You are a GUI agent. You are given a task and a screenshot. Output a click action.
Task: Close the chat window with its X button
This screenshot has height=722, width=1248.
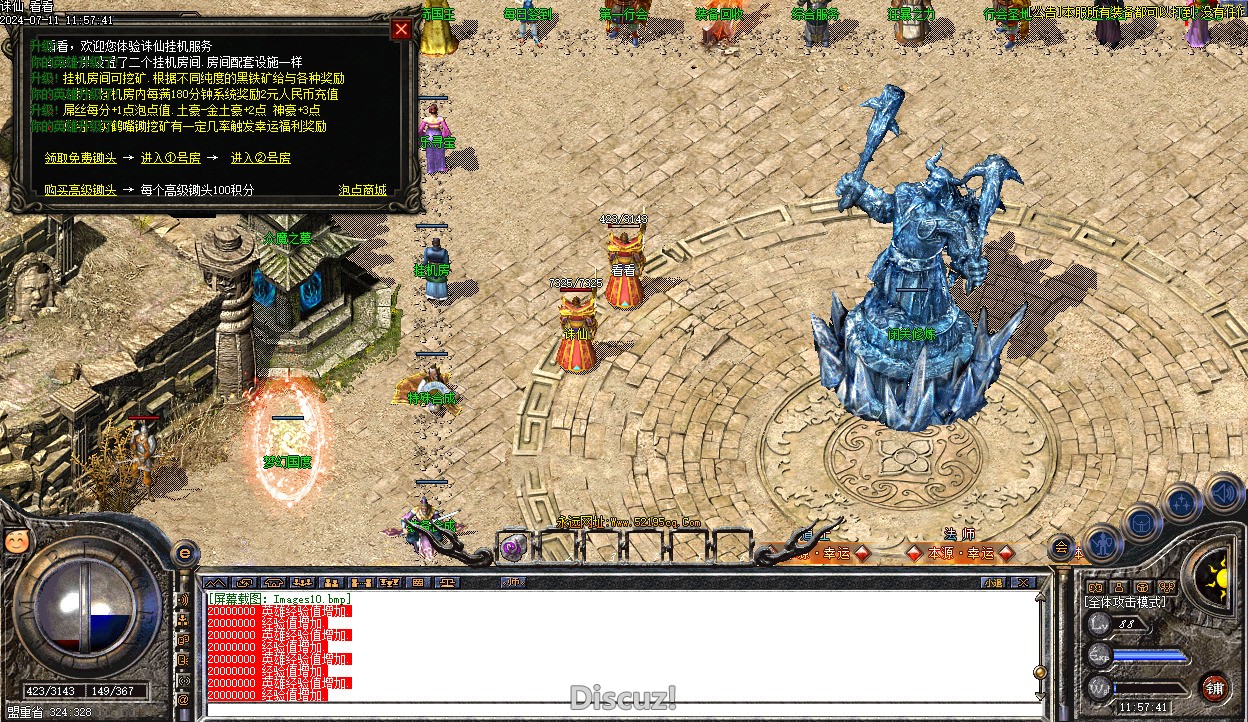[1022, 582]
